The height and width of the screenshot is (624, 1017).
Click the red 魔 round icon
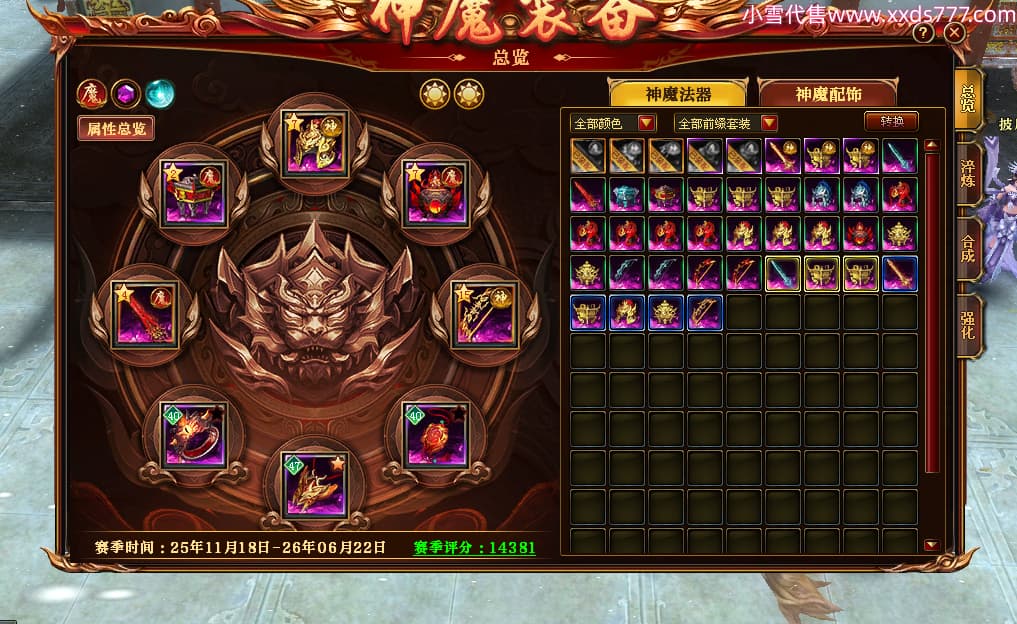[x=92, y=94]
